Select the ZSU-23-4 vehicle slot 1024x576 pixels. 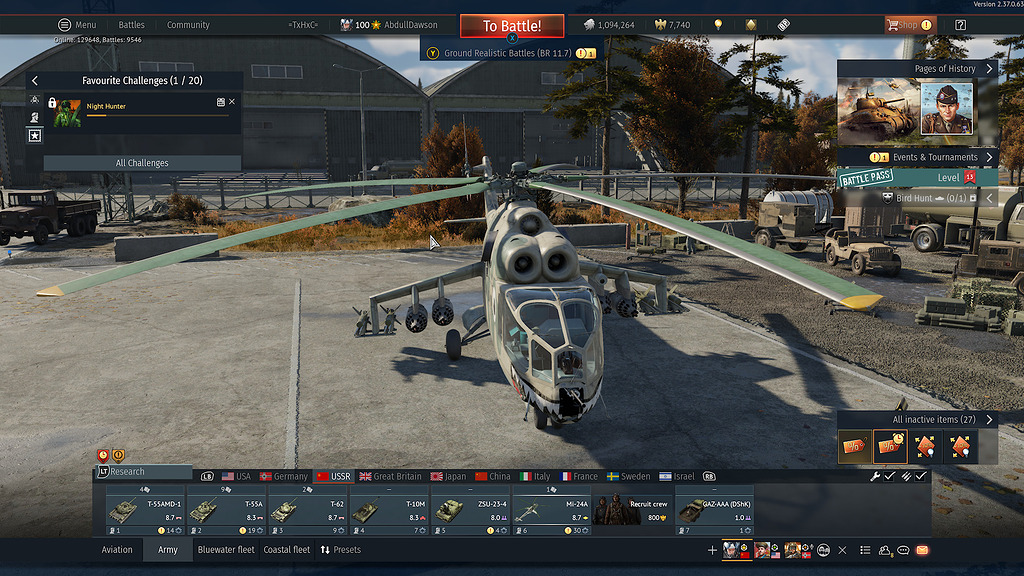470,510
